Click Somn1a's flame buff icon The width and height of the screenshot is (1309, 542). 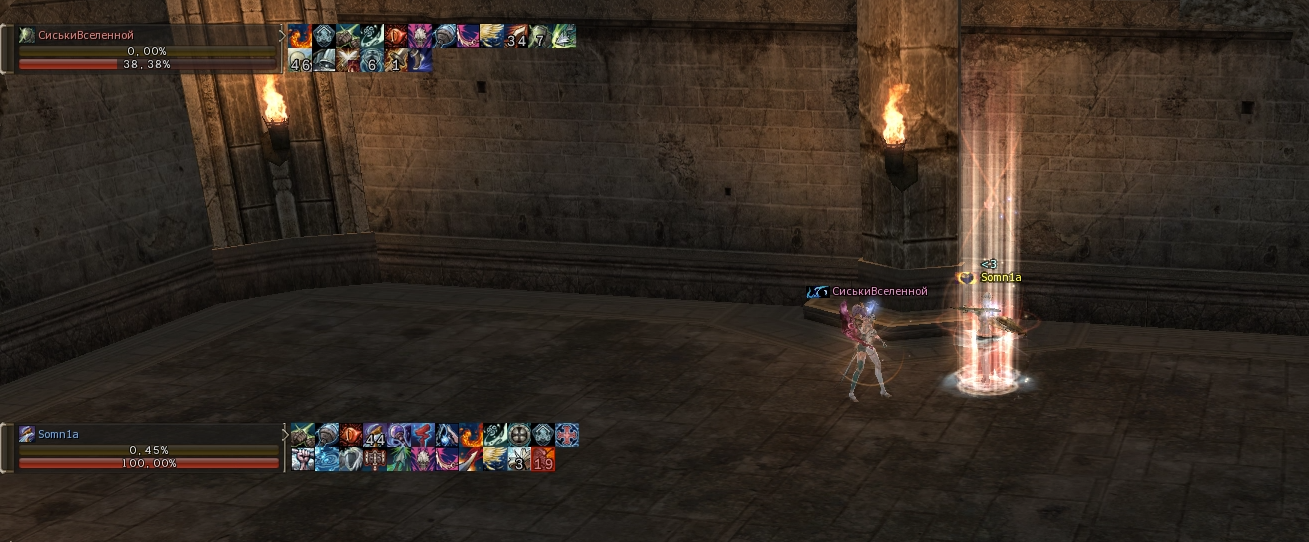(471, 435)
